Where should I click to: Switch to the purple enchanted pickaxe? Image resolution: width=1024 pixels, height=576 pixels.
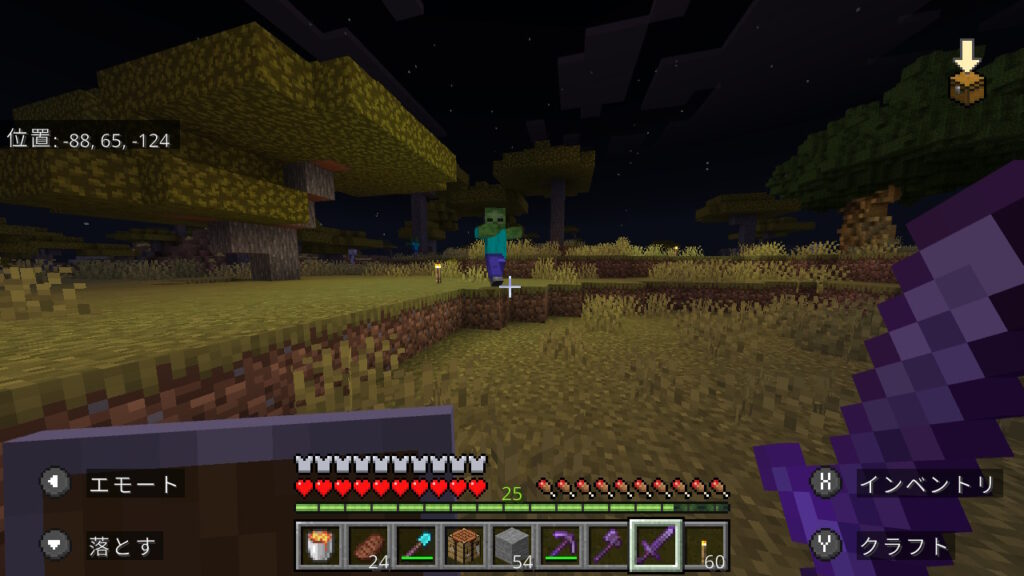(559, 545)
